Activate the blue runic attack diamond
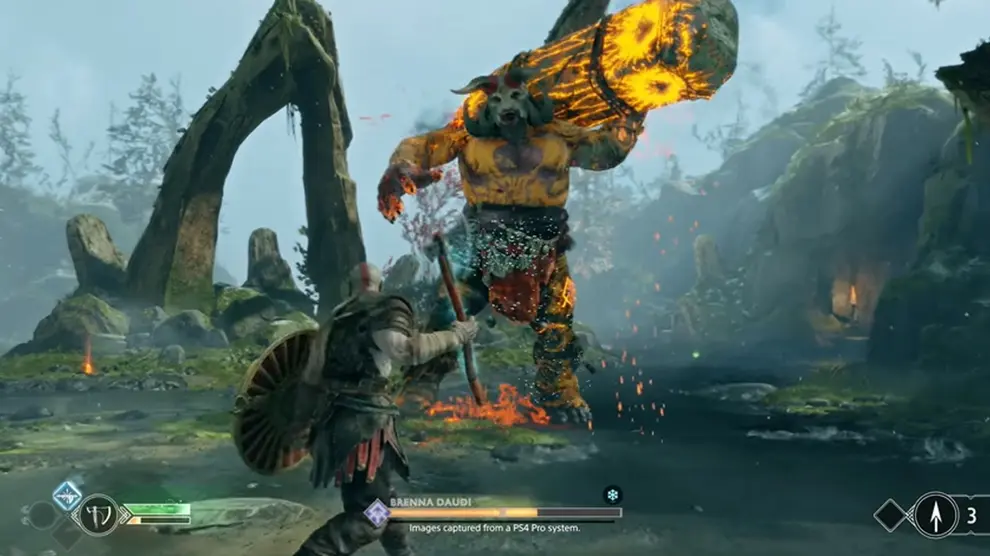 tap(67, 494)
